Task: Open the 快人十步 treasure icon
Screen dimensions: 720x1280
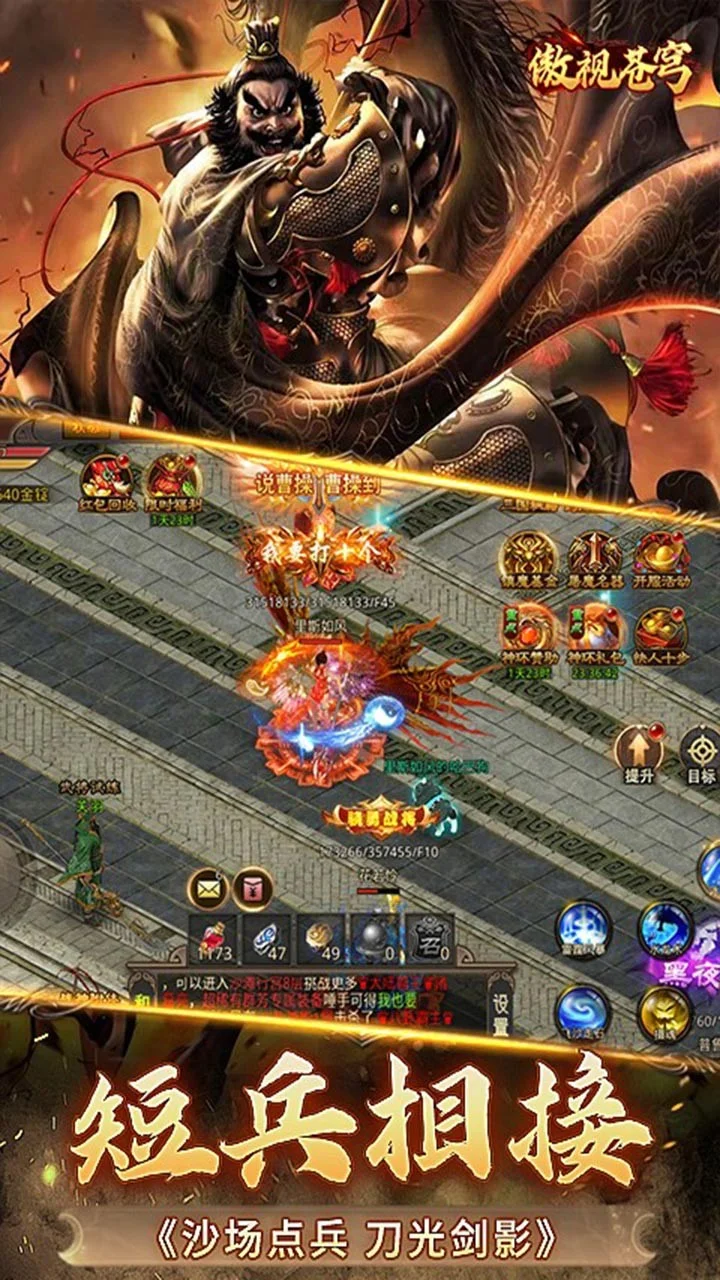Action: (x=662, y=630)
